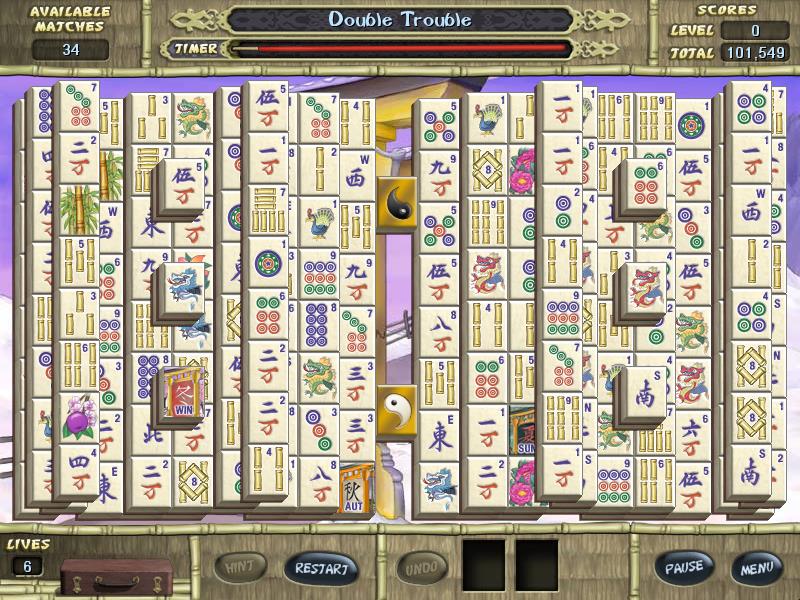800x600 pixels.
Task: Pause the game
Action: tap(685, 567)
